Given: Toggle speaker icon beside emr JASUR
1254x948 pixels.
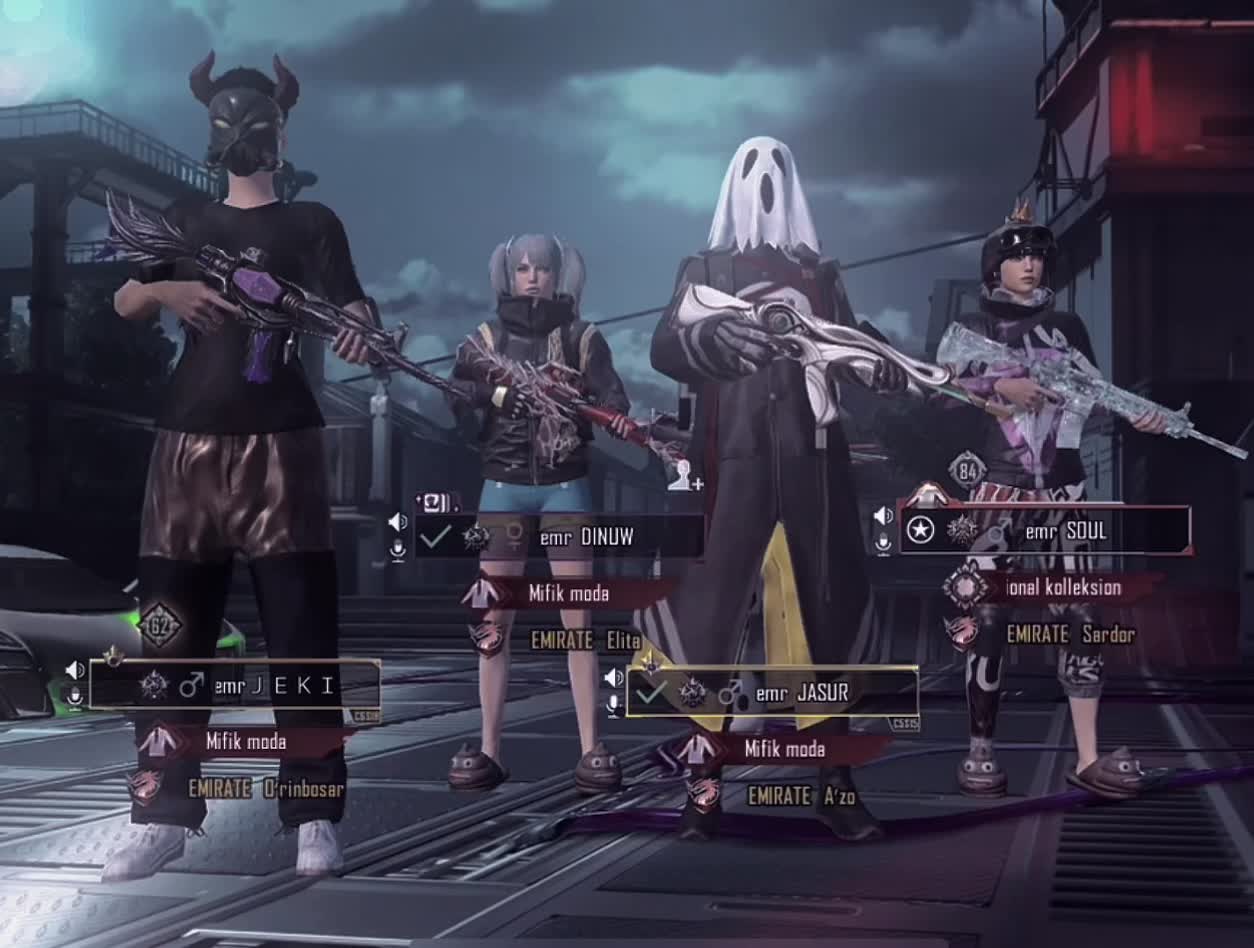Looking at the screenshot, I should [x=613, y=678].
